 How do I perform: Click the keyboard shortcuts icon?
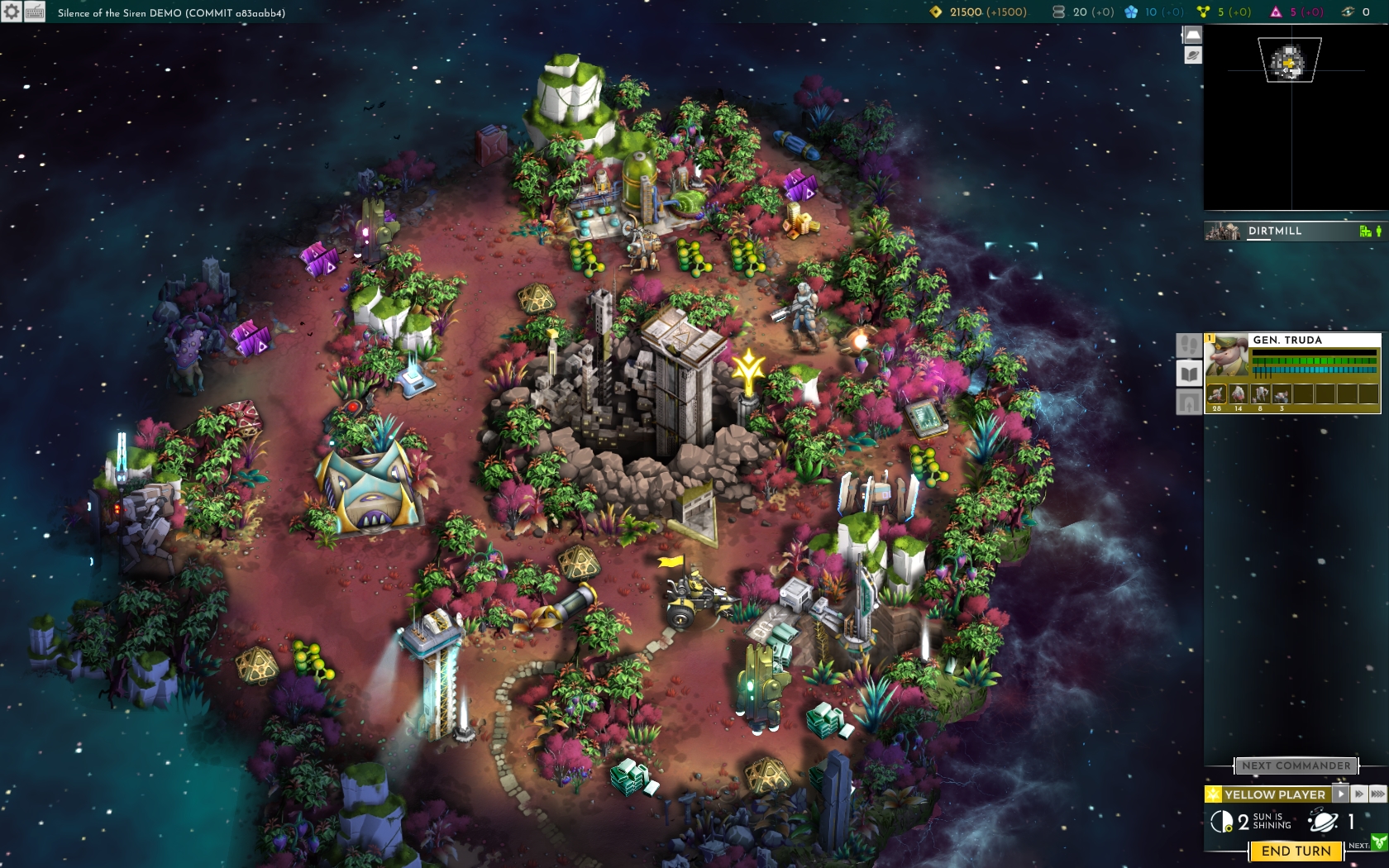click(35, 12)
